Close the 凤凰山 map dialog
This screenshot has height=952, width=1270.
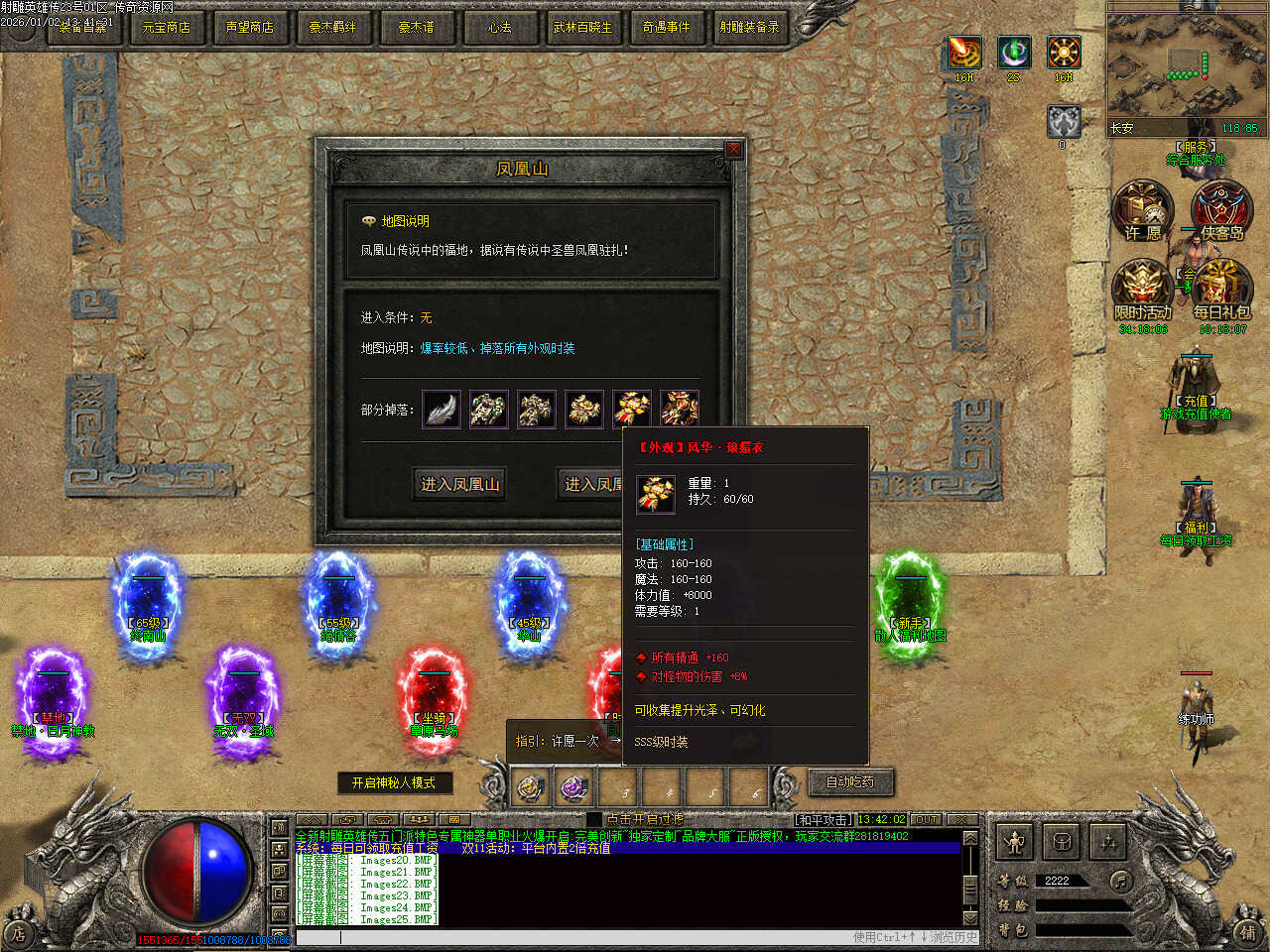(733, 150)
